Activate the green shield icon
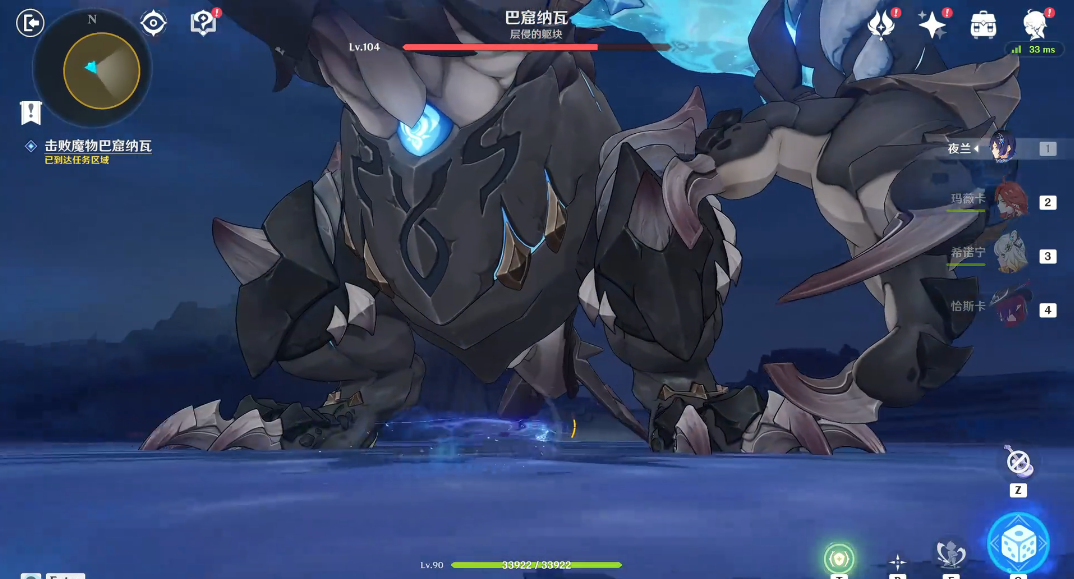This screenshot has width=1074, height=579. [x=839, y=559]
